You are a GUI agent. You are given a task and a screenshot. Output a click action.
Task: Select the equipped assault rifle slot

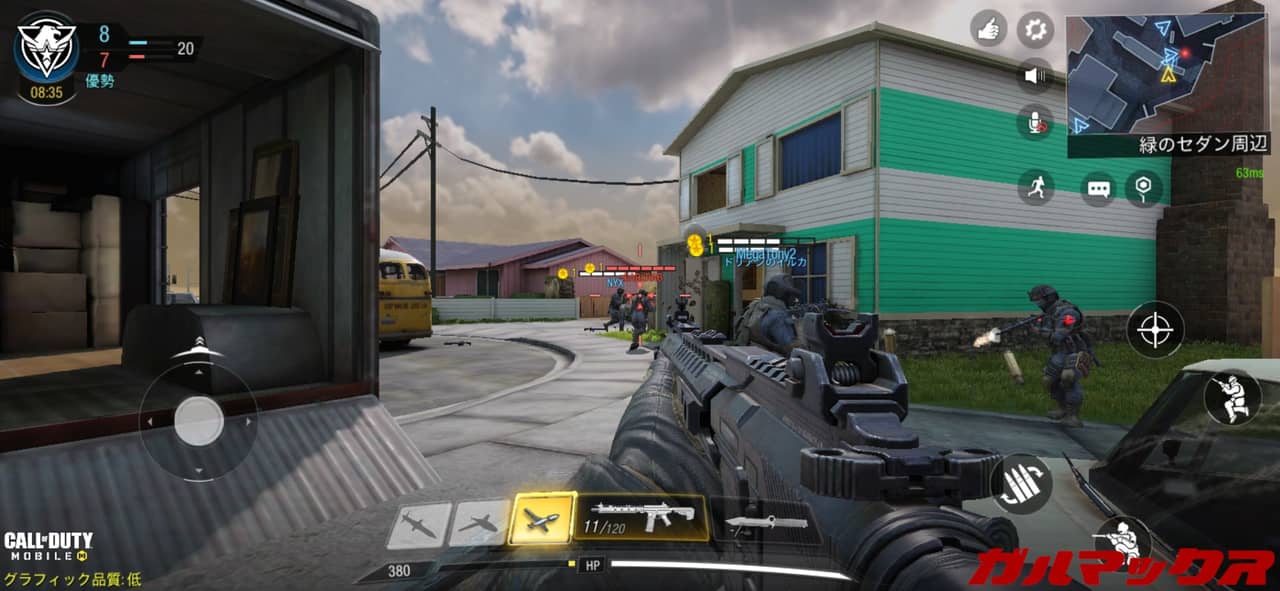pos(641,517)
